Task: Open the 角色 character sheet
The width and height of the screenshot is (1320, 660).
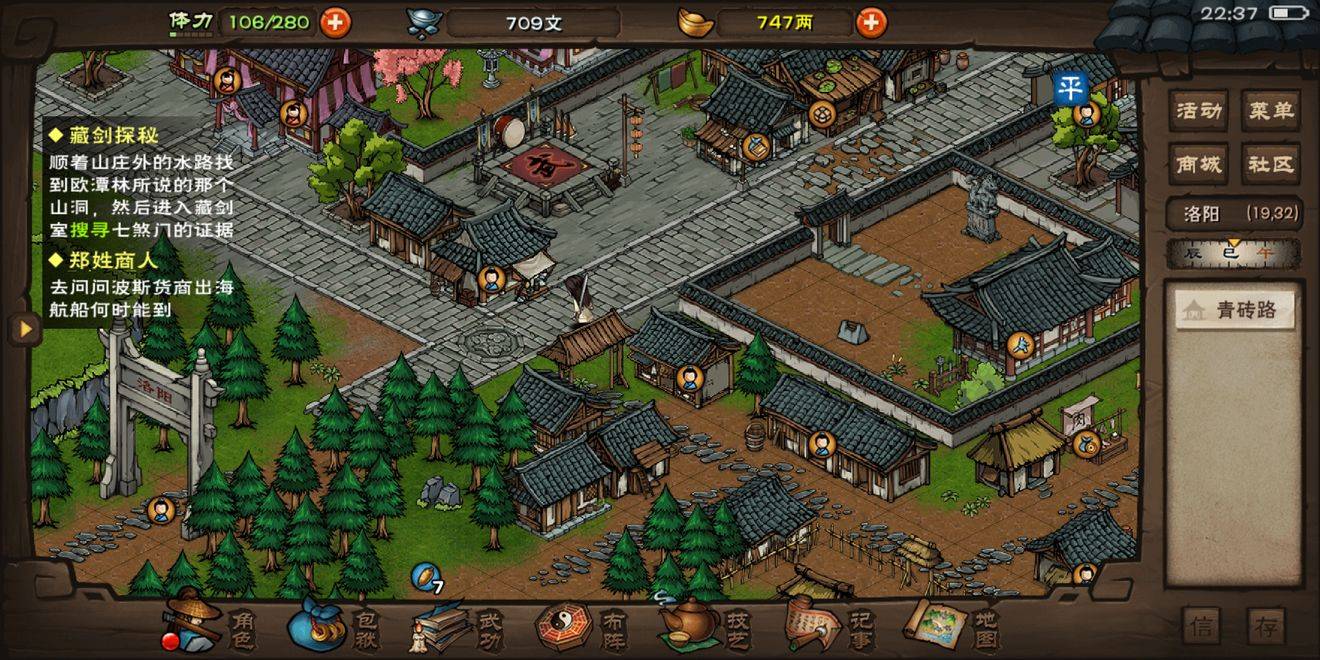Action: point(208,625)
